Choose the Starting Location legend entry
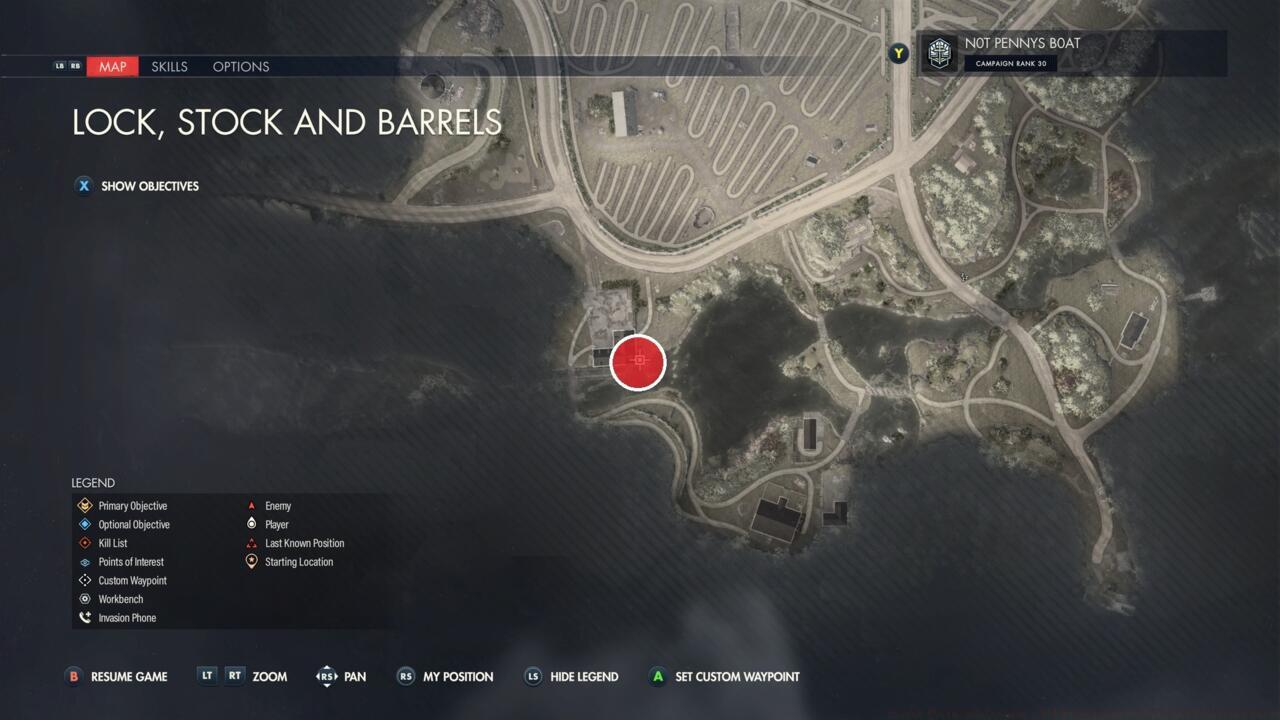 pos(298,562)
